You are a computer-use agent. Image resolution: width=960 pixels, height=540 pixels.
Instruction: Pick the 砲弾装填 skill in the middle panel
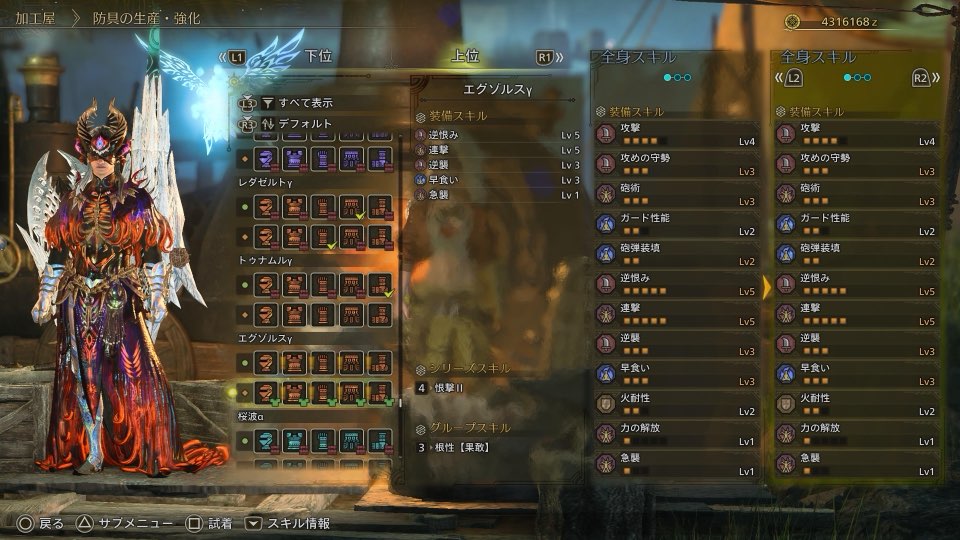(677, 254)
